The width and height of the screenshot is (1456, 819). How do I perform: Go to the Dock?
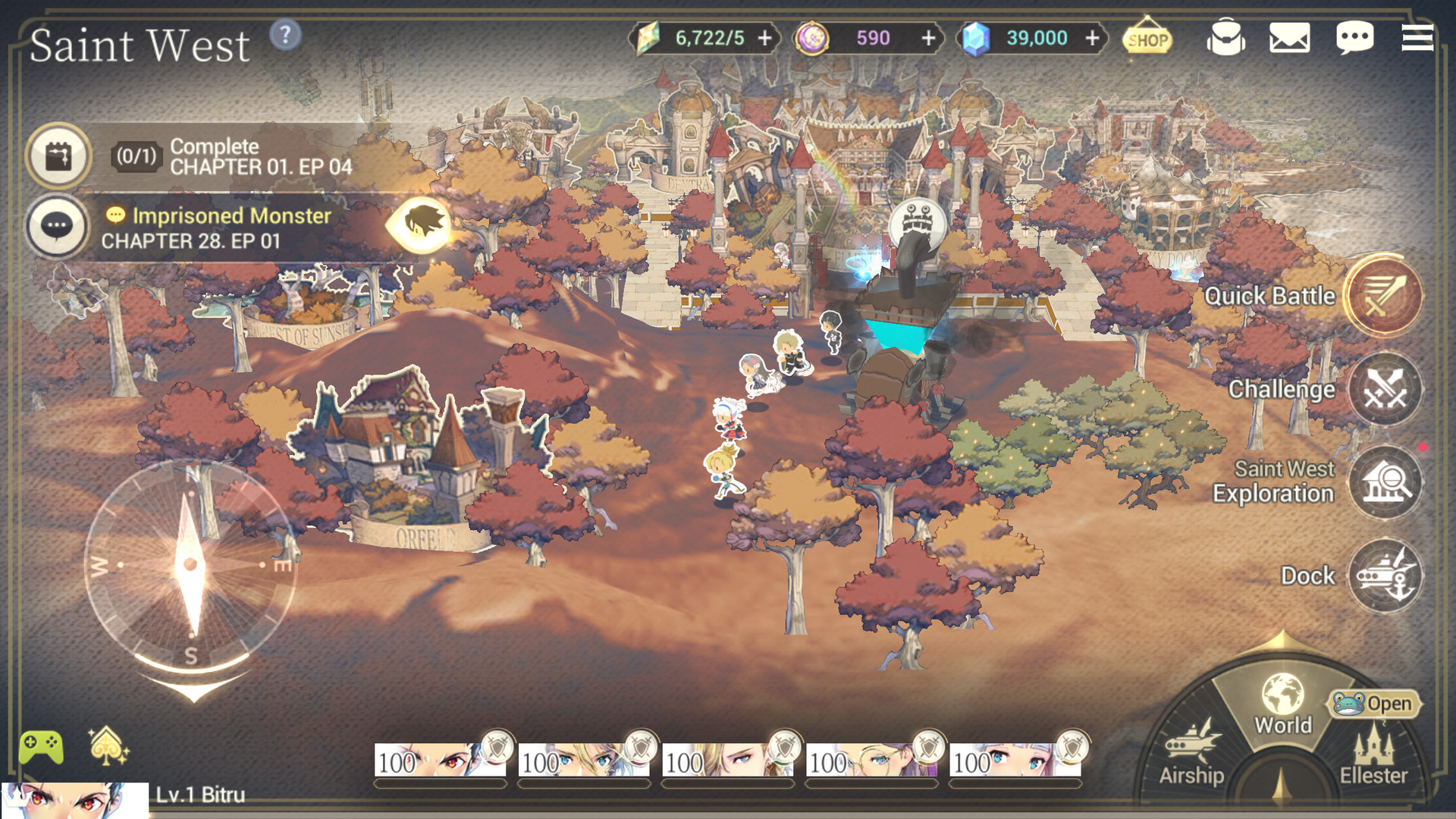coord(1385,576)
